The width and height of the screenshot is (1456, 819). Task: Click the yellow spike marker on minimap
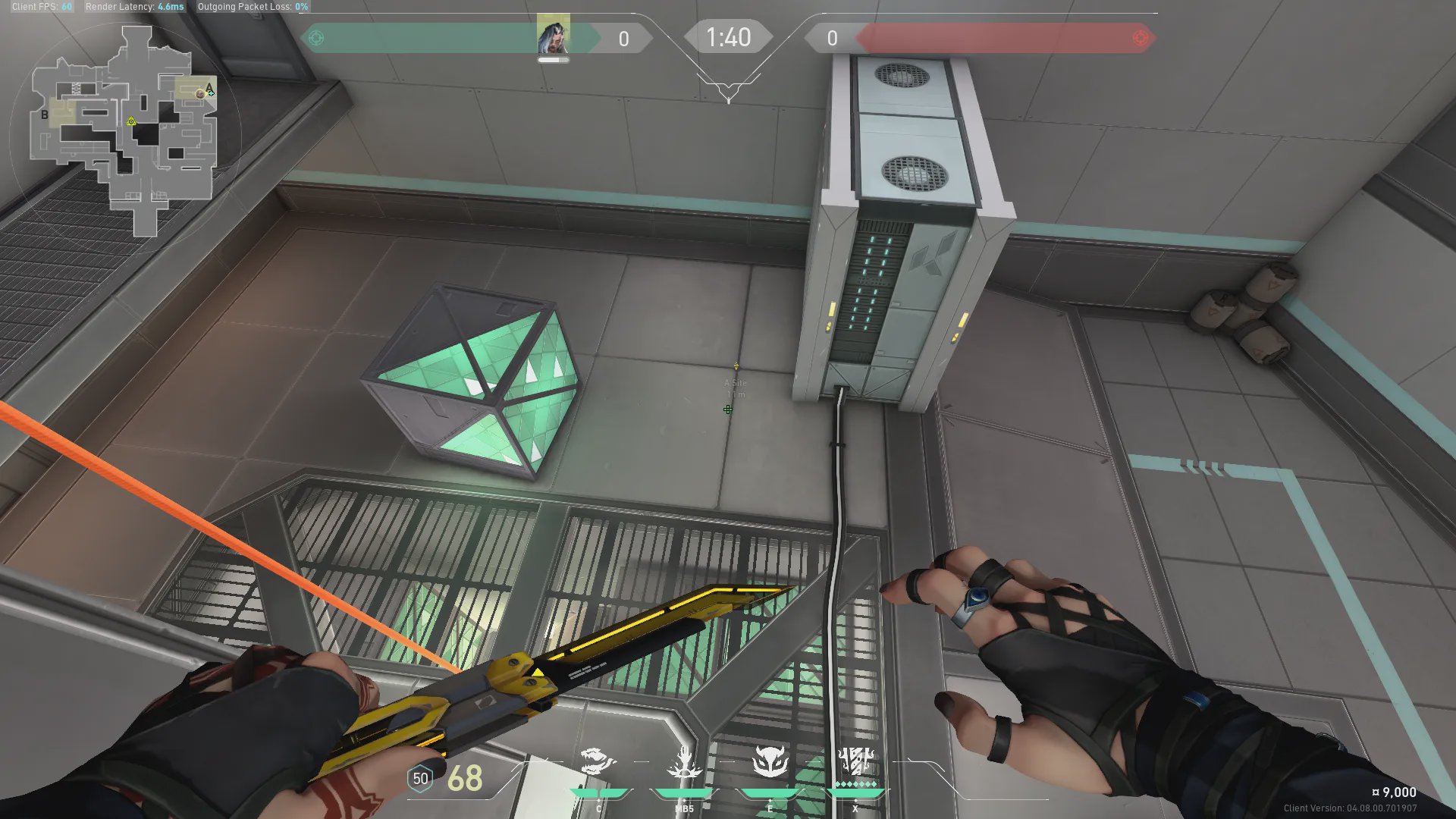tap(131, 121)
